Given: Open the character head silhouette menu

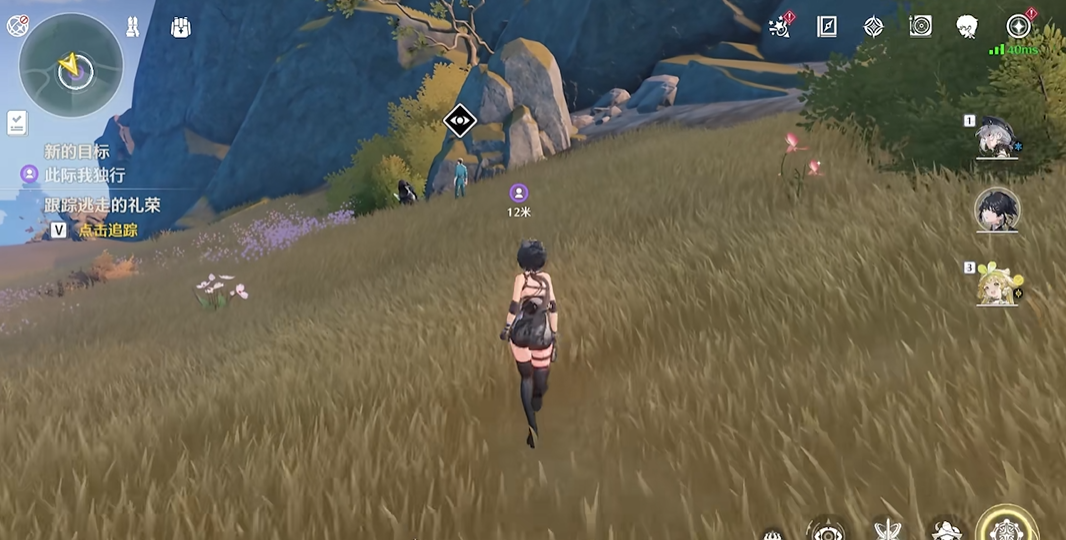Looking at the screenshot, I should point(966,26).
